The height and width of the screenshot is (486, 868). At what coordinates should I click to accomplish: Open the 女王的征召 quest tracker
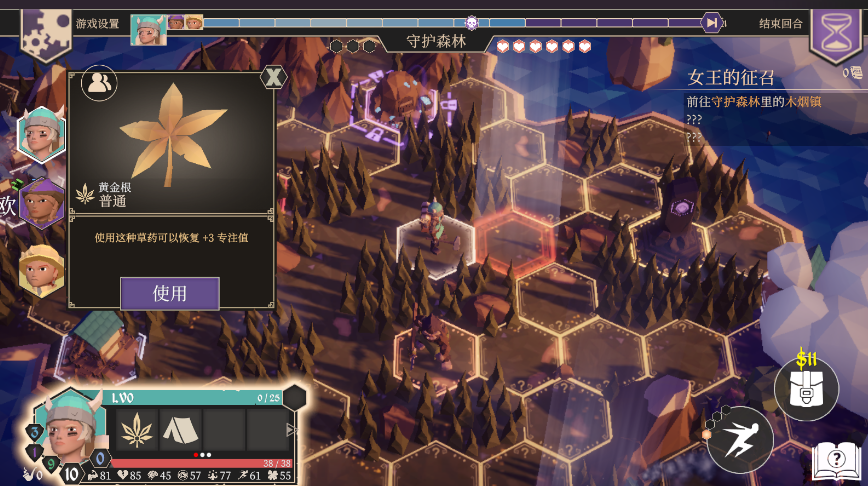click(x=745, y=77)
